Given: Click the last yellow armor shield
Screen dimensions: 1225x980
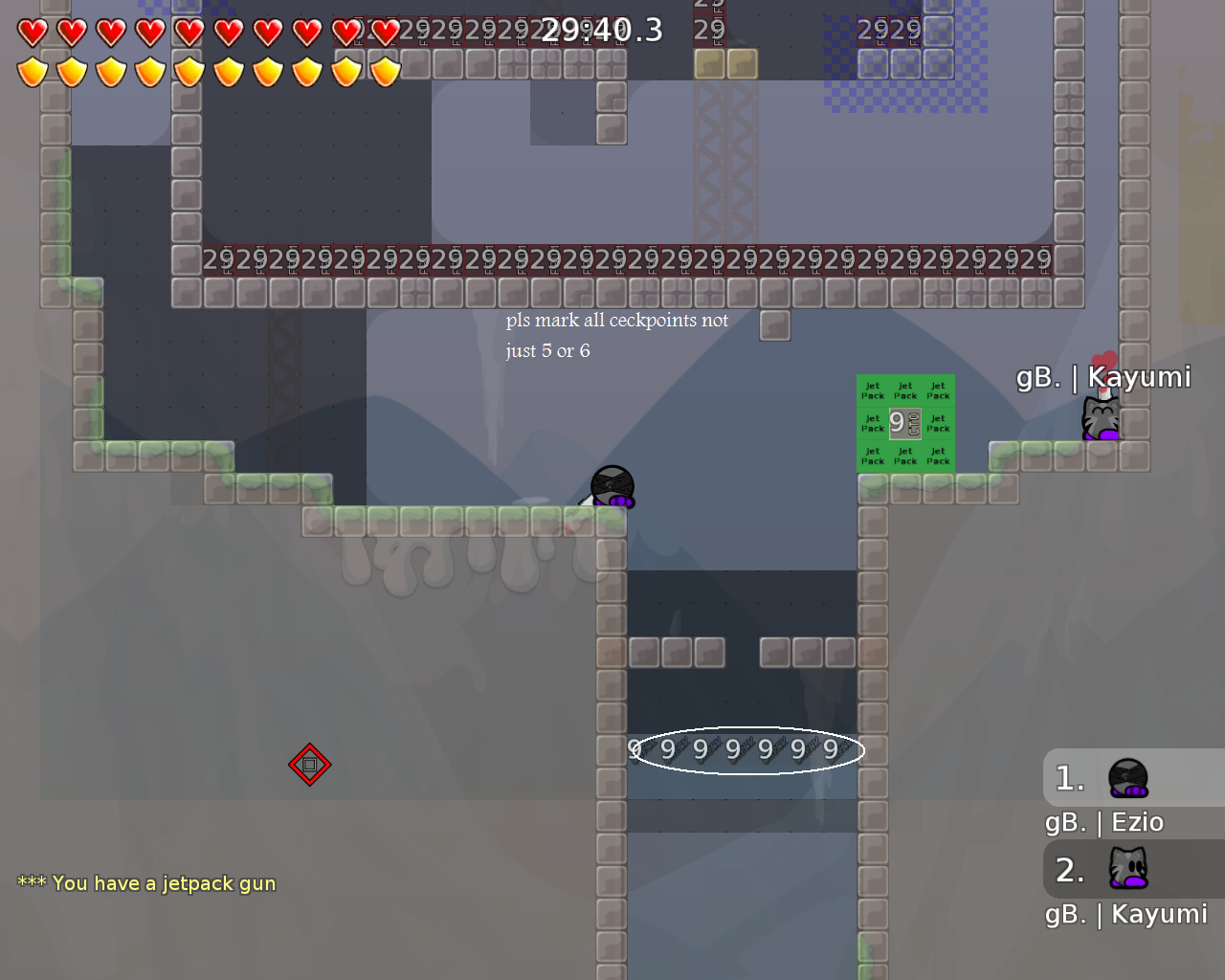Looking at the screenshot, I should (383, 71).
